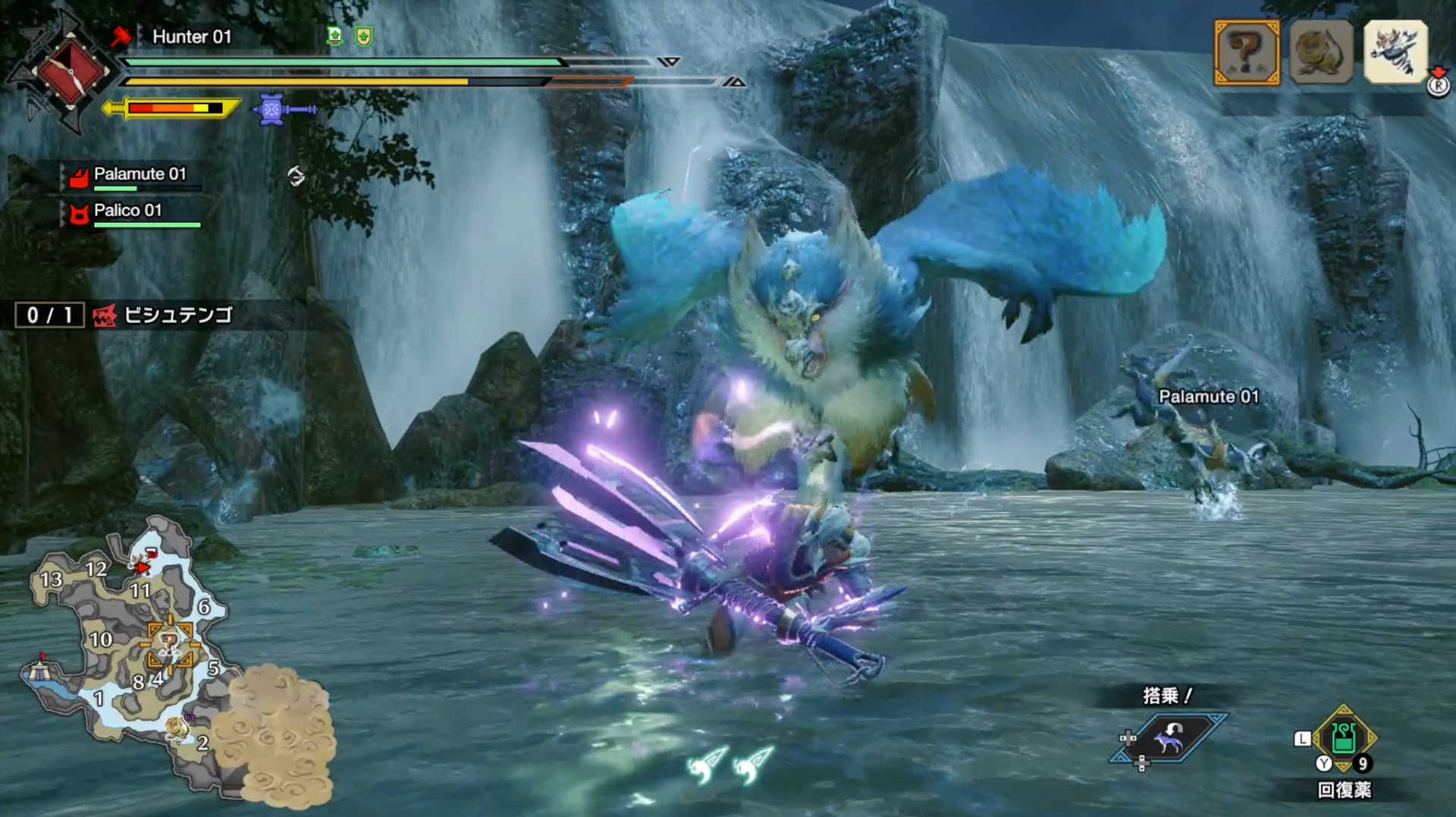Viewport: 1456px width, 817px height.
Task: Select the 回復薬 potion item slot
Action: click(1344, 739)
